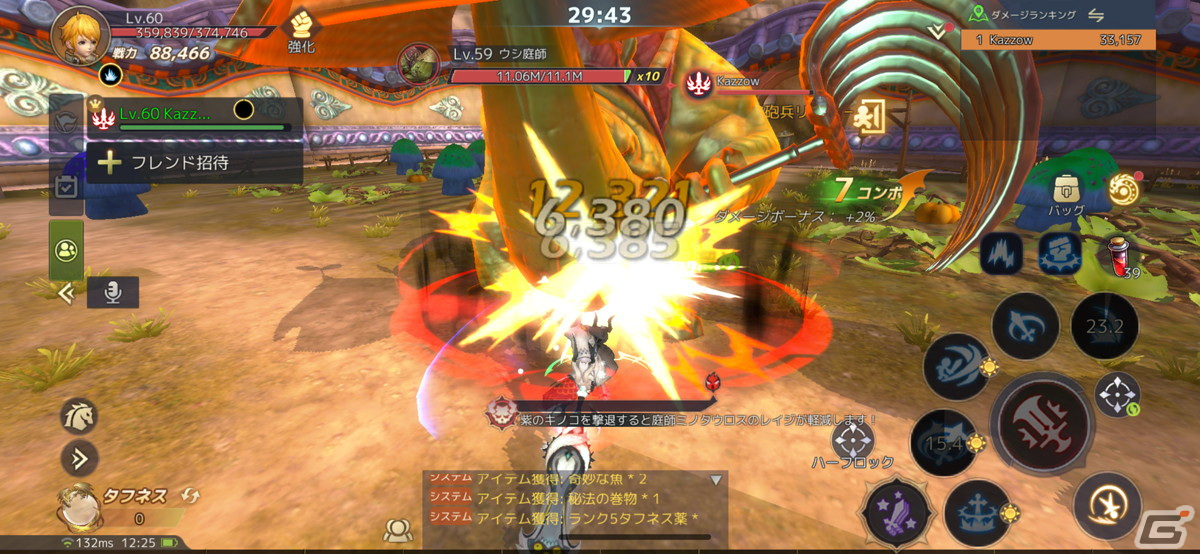Expand the system chat log arrow
The height and width of the screenshot is (554, 1200).
click(716, 480)
